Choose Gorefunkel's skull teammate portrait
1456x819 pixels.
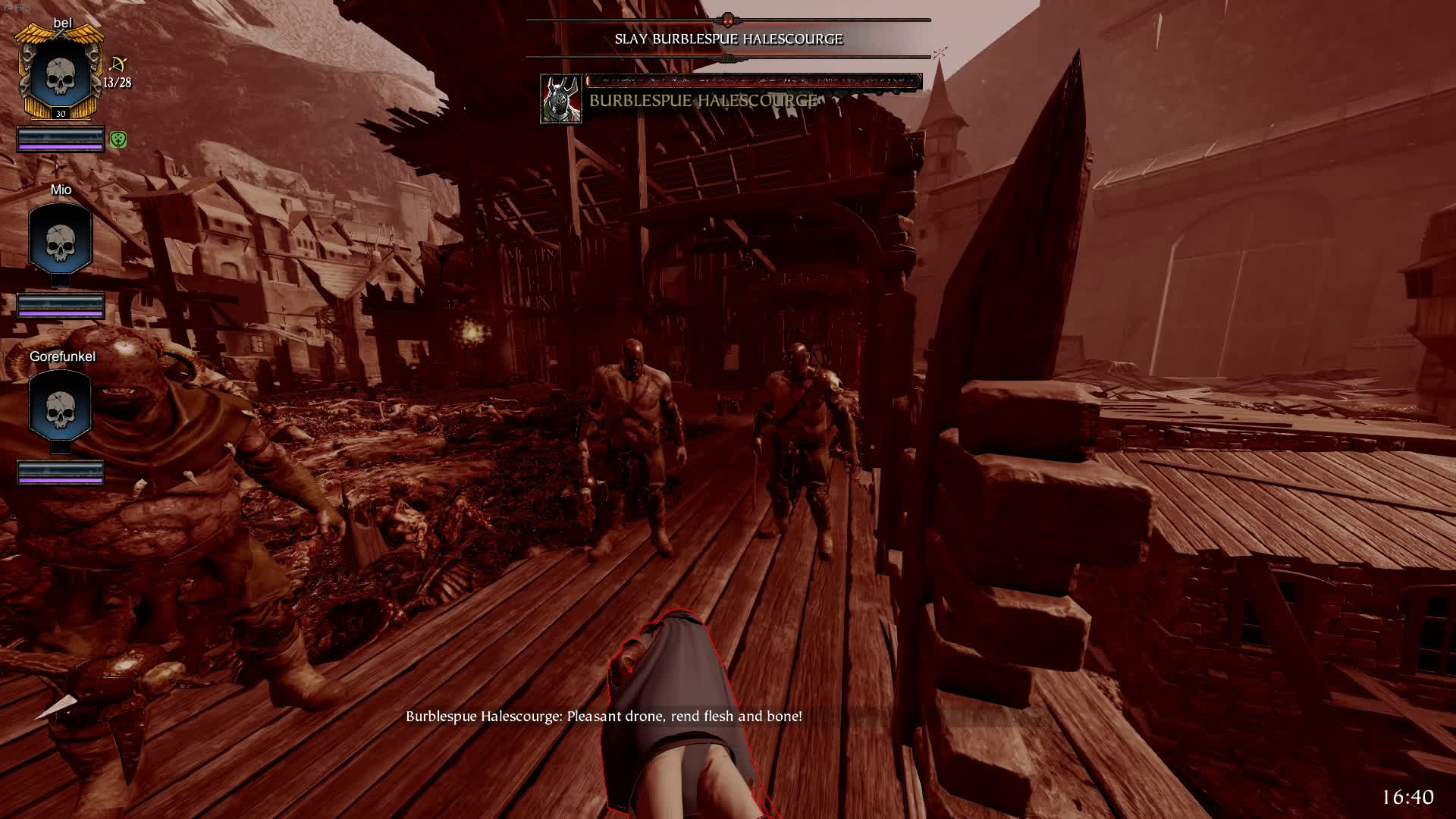click(x=60, y=406)
